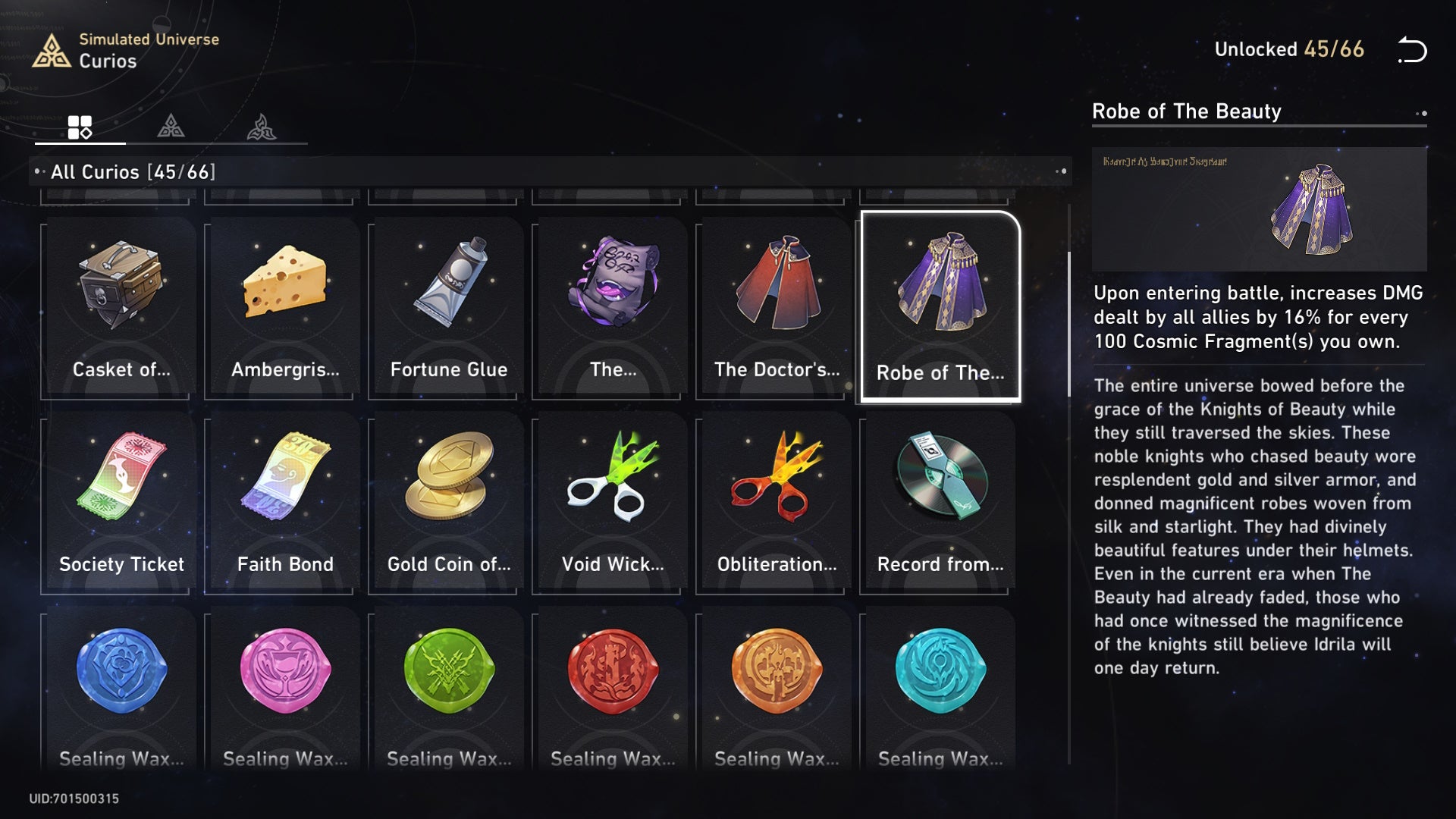Pick The Doctor's red robe curio

click(x=776, y=307)
